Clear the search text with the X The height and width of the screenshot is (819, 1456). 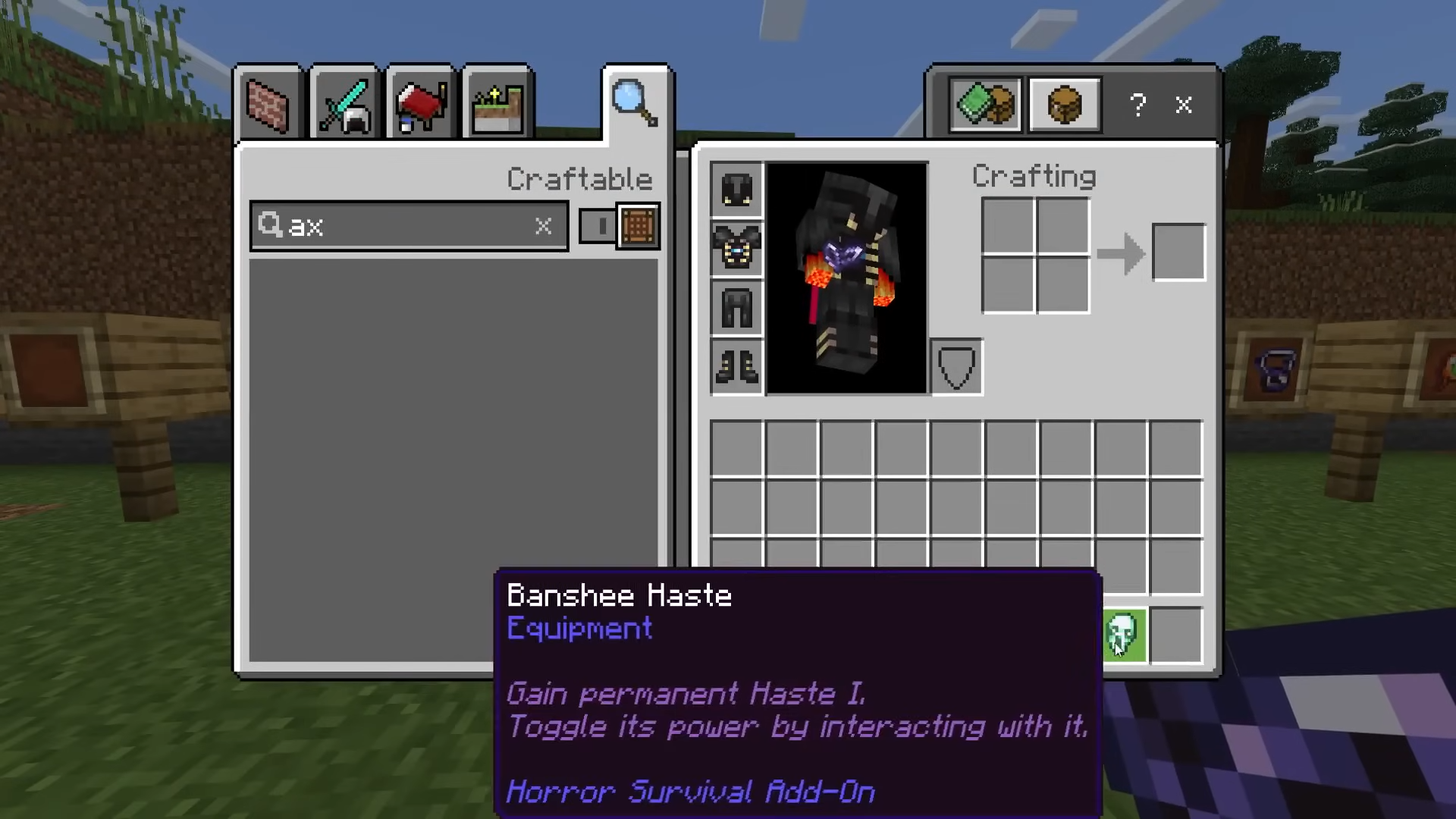click(x=543, y=226)
